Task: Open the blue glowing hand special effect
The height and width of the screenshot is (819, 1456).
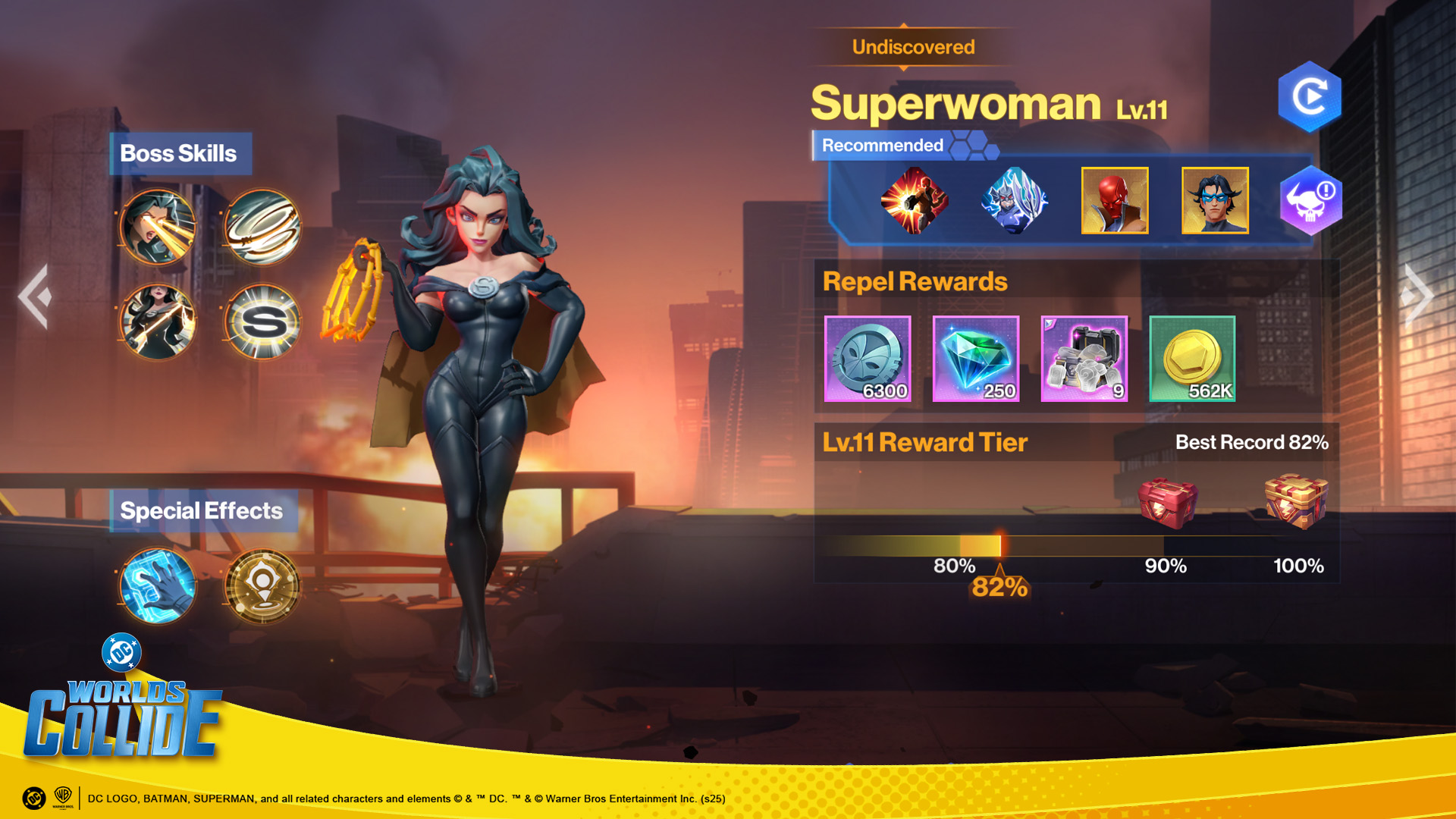Action: tap(158, 585)
